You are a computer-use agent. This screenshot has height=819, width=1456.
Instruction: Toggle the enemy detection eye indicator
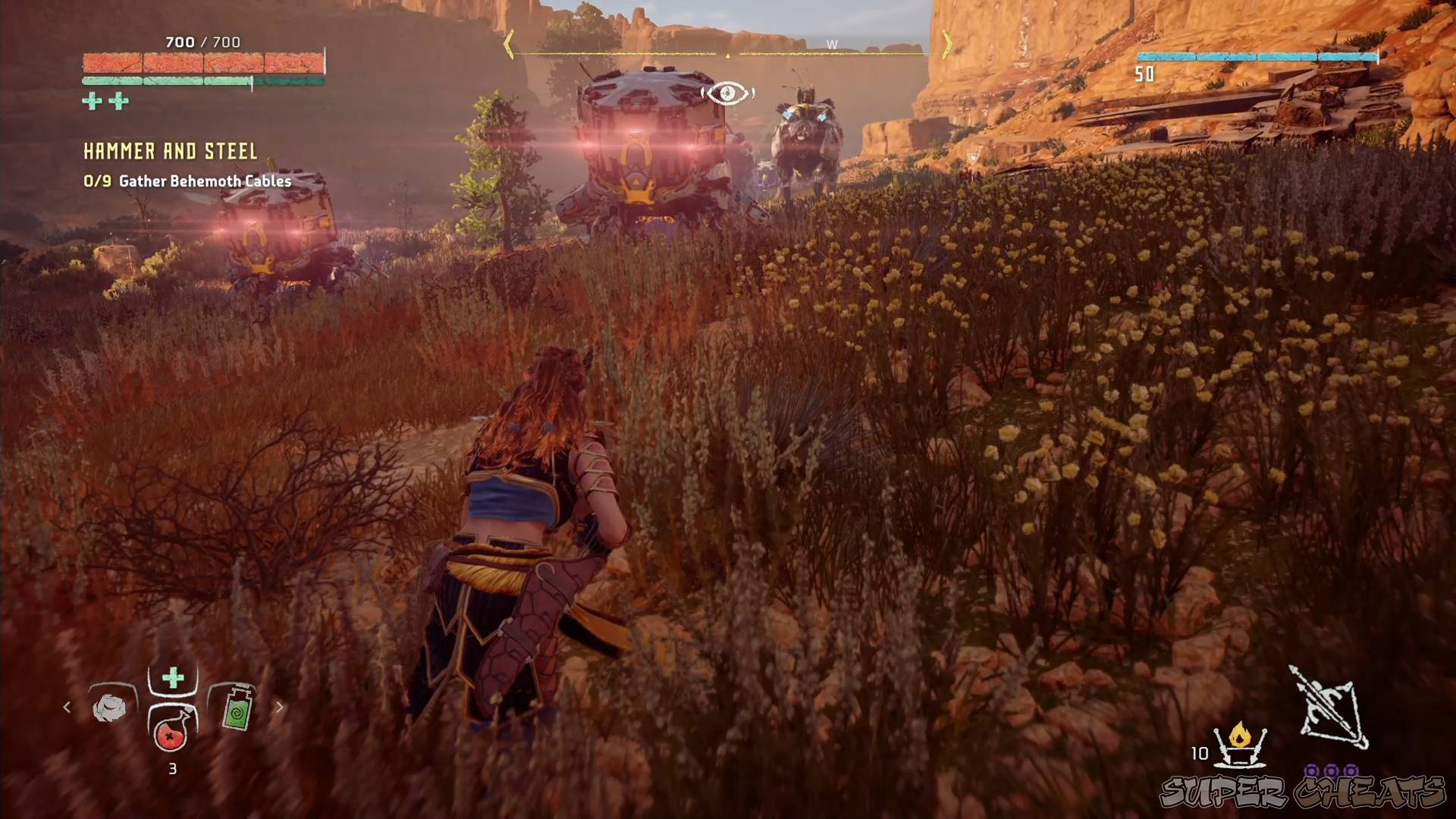[727, 92]
